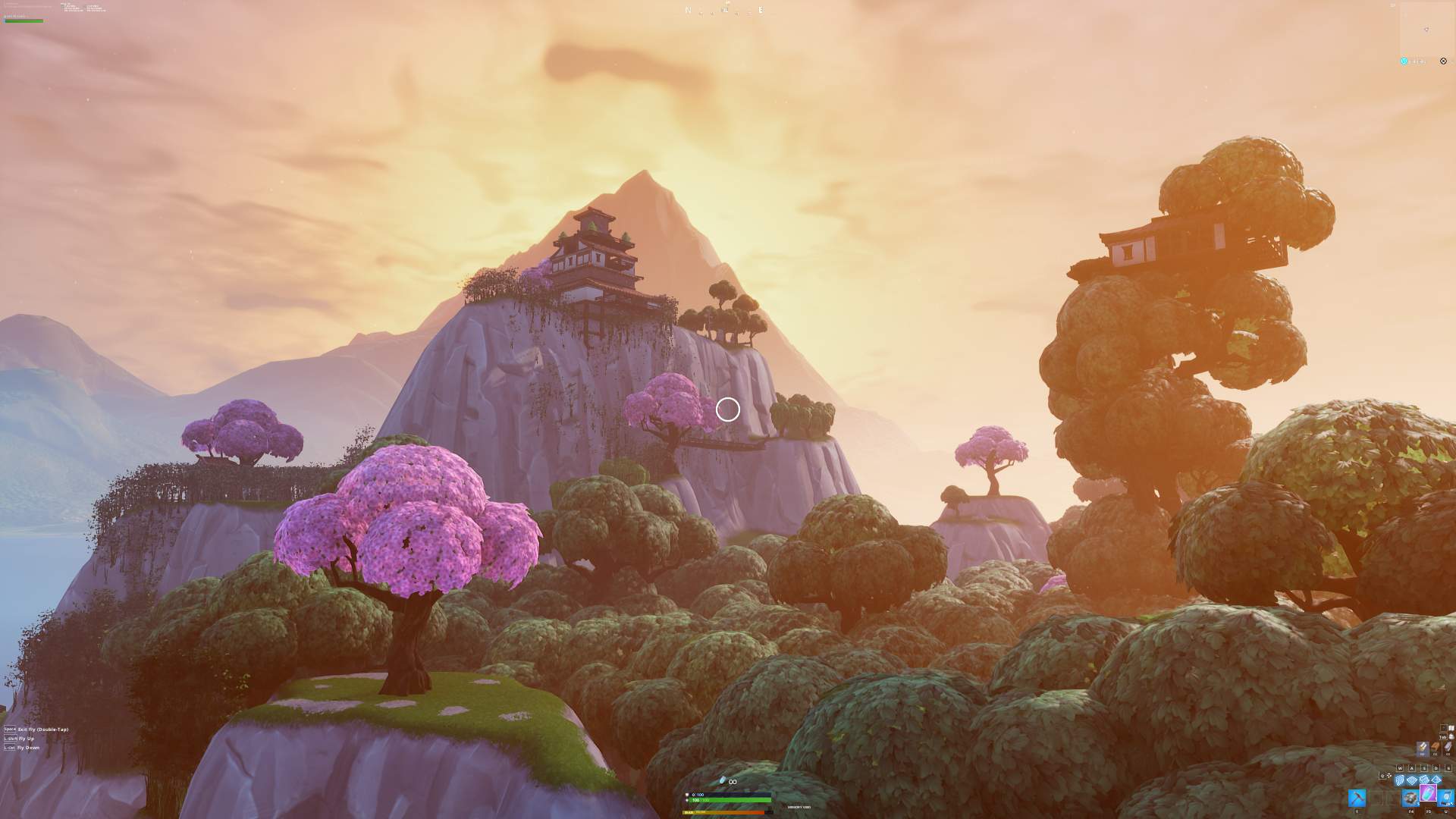Select the glowing pink device in slot F5
The width and height of the screenshot is (1456, 819).
click(x=1428, y=794)
